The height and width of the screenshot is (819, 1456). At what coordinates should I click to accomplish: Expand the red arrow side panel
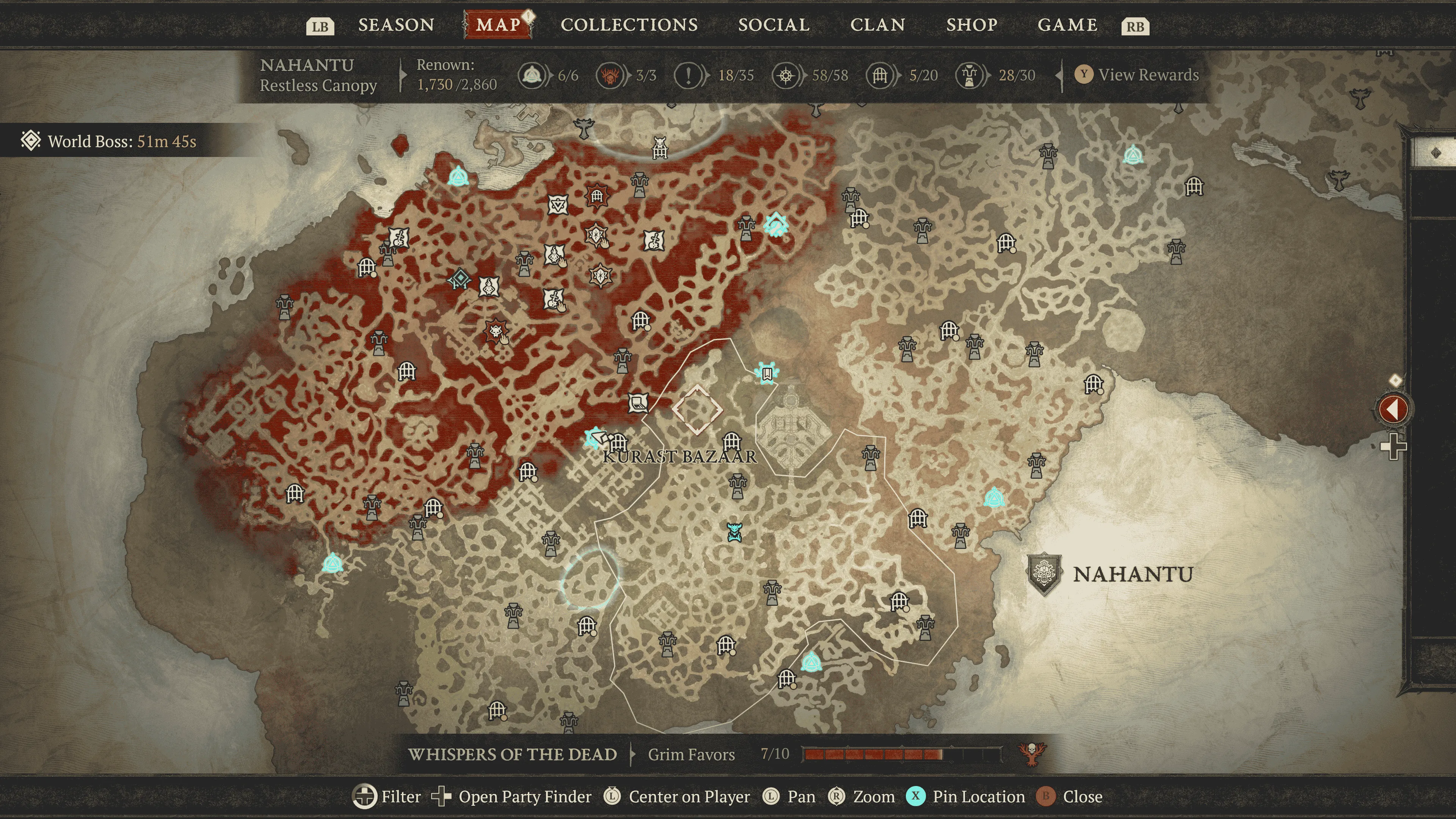pos(1393,408)
